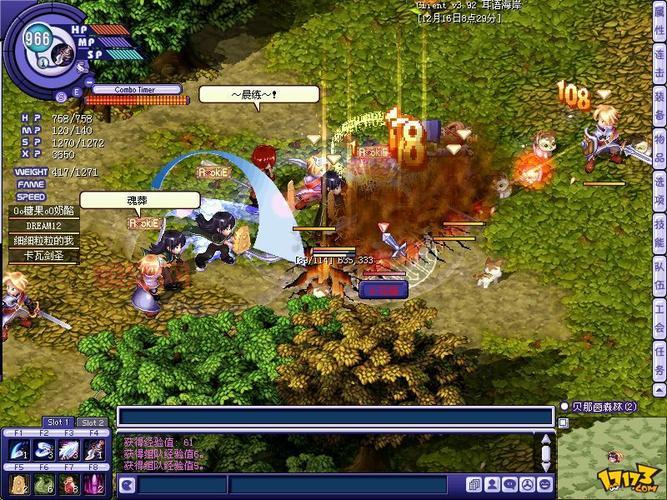Open the 工会 (Guild) side menu

(659, 327)
